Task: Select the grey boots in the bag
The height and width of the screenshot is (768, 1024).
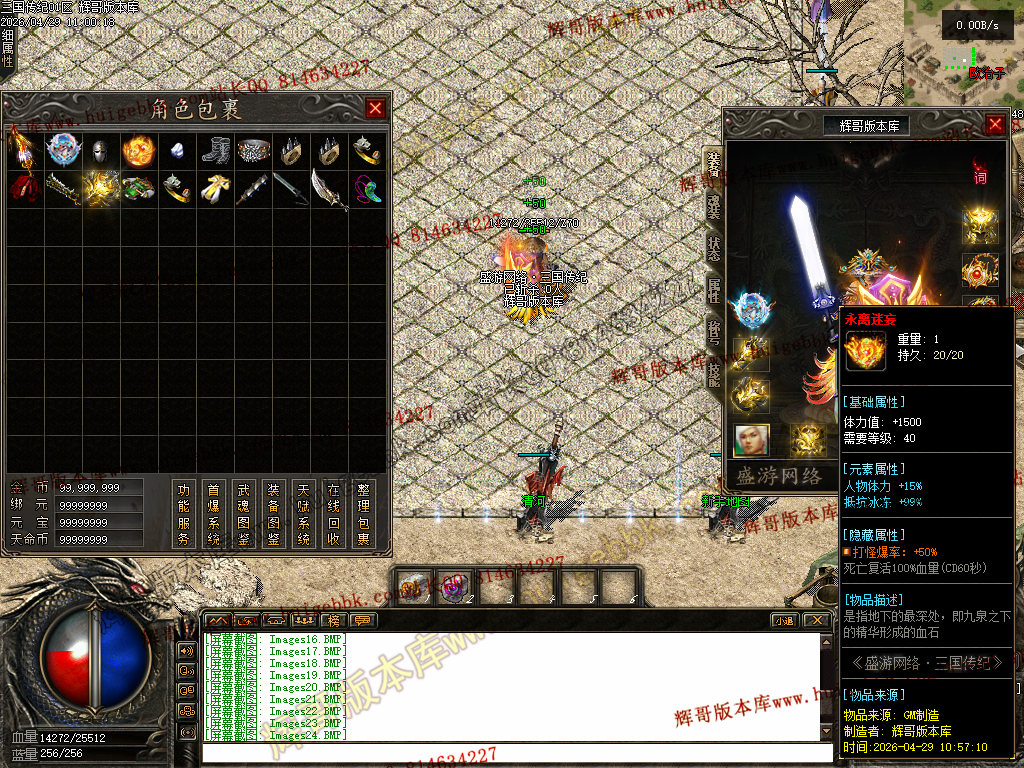Action: click(215, 151)
